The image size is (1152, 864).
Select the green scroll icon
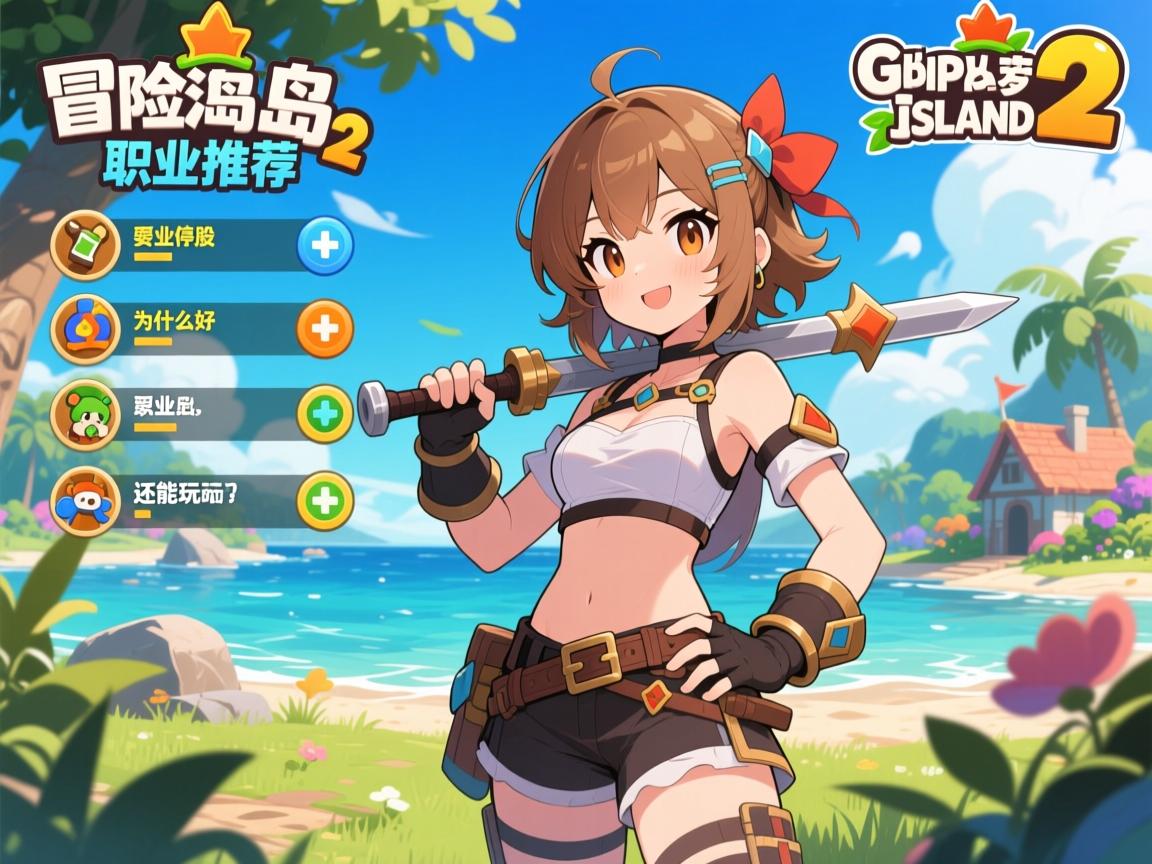click(85, 245)
